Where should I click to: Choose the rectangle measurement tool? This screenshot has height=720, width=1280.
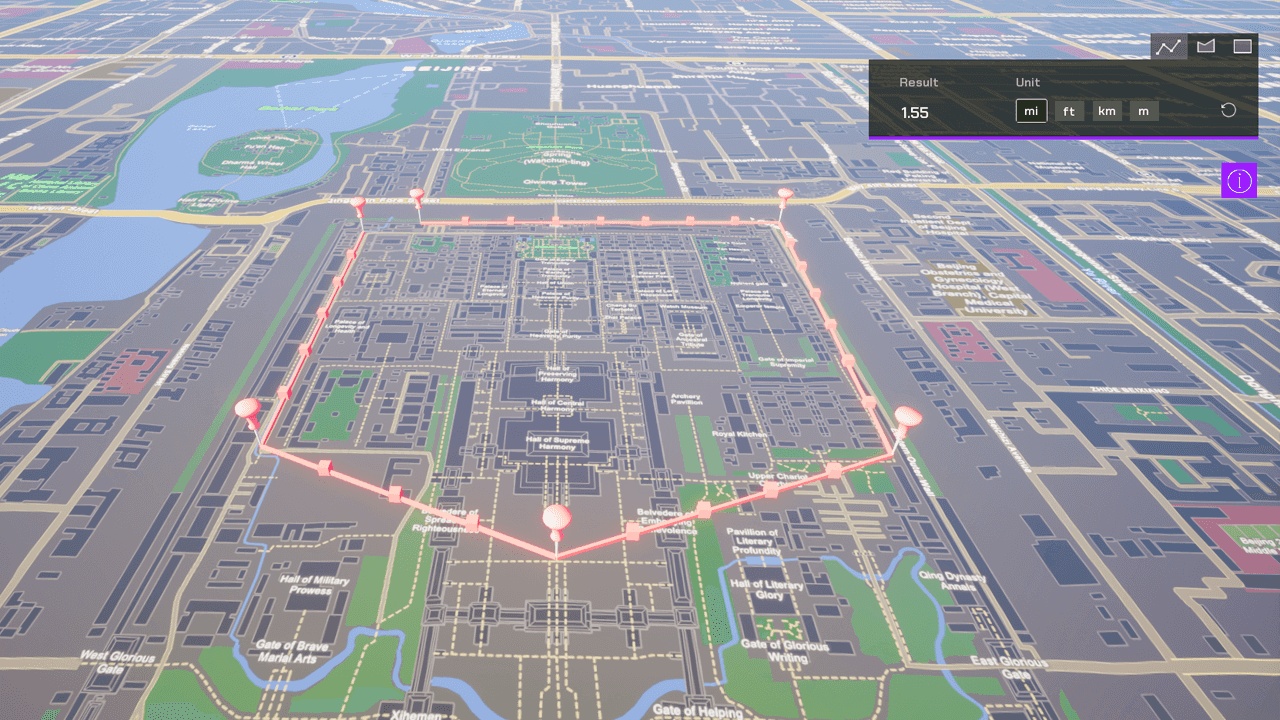click(1242, 46)
